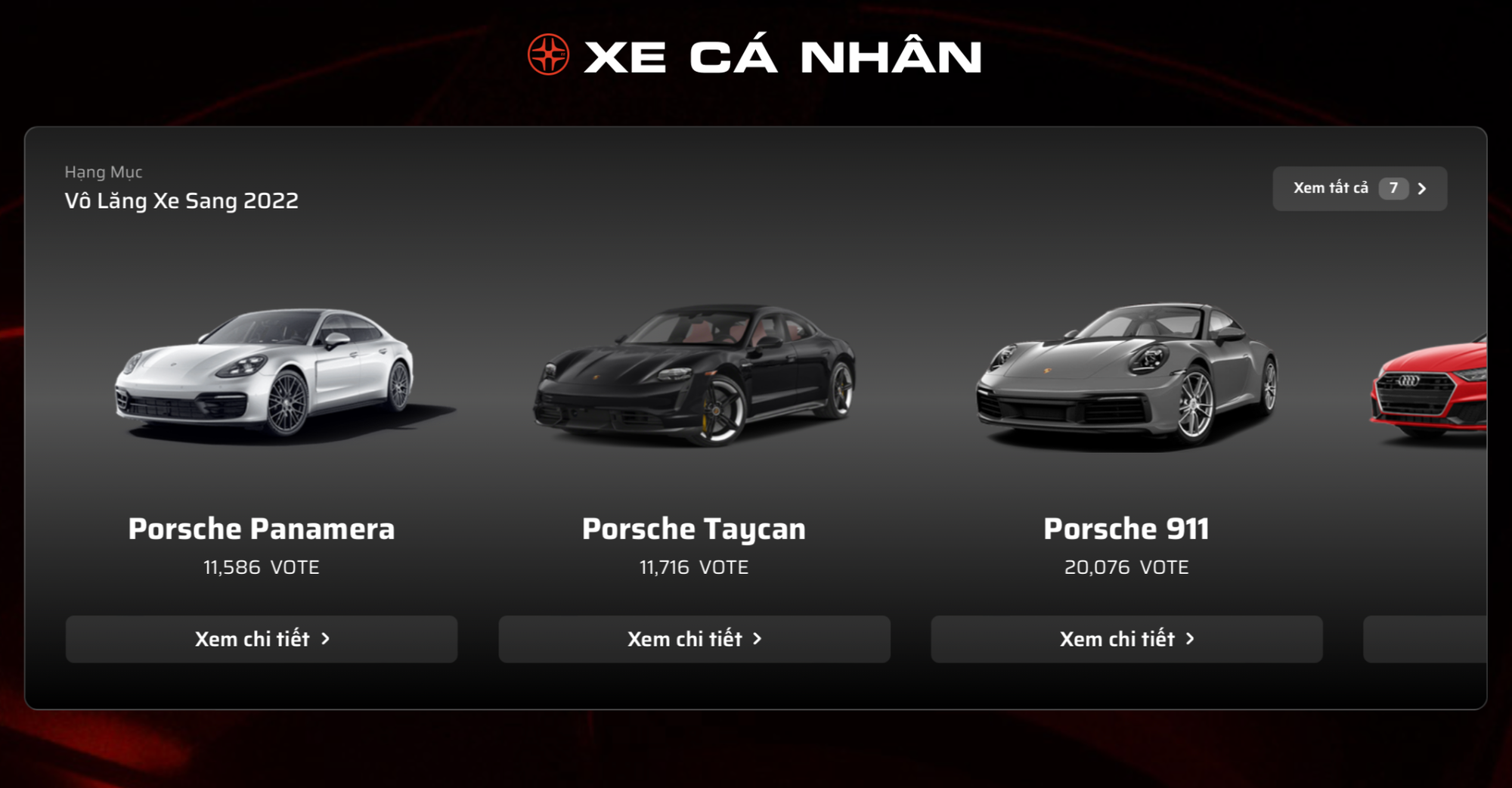This screenshot has height=788, width=1512.
Task: Pick the grey Porsche 911 image
Action: point(1126,374)
